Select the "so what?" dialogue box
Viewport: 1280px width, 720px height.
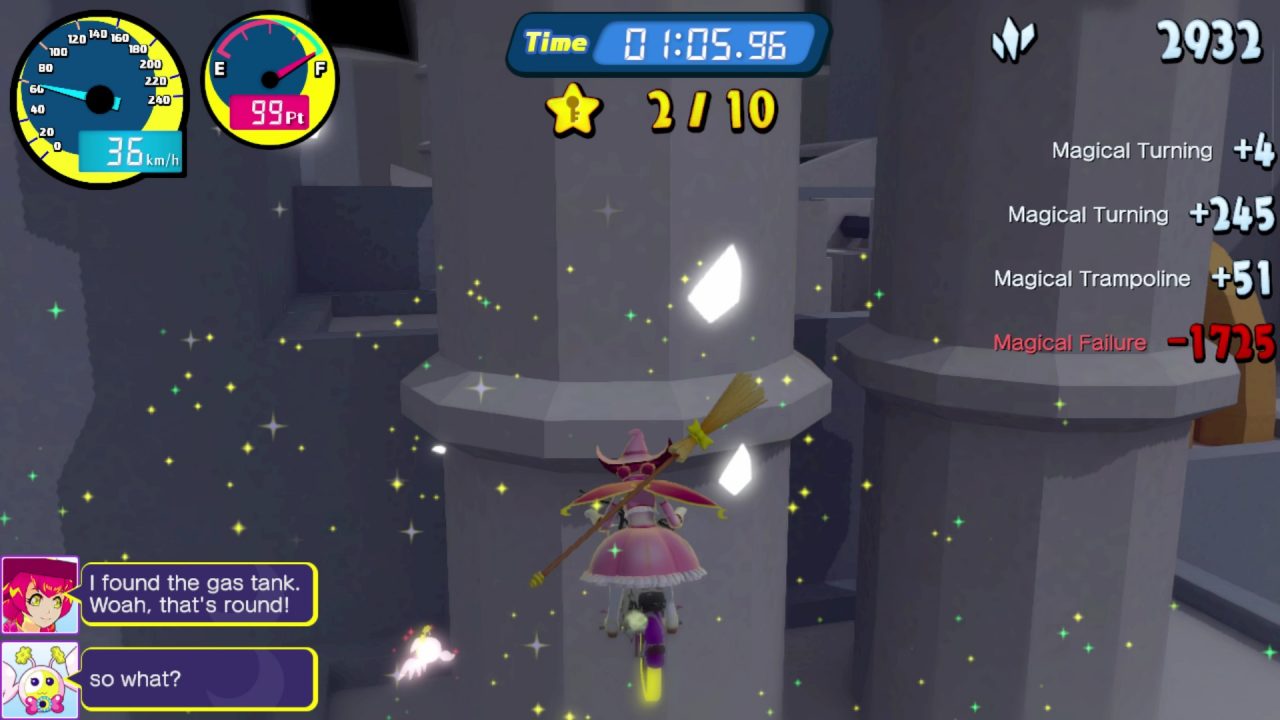coord(198,679)
